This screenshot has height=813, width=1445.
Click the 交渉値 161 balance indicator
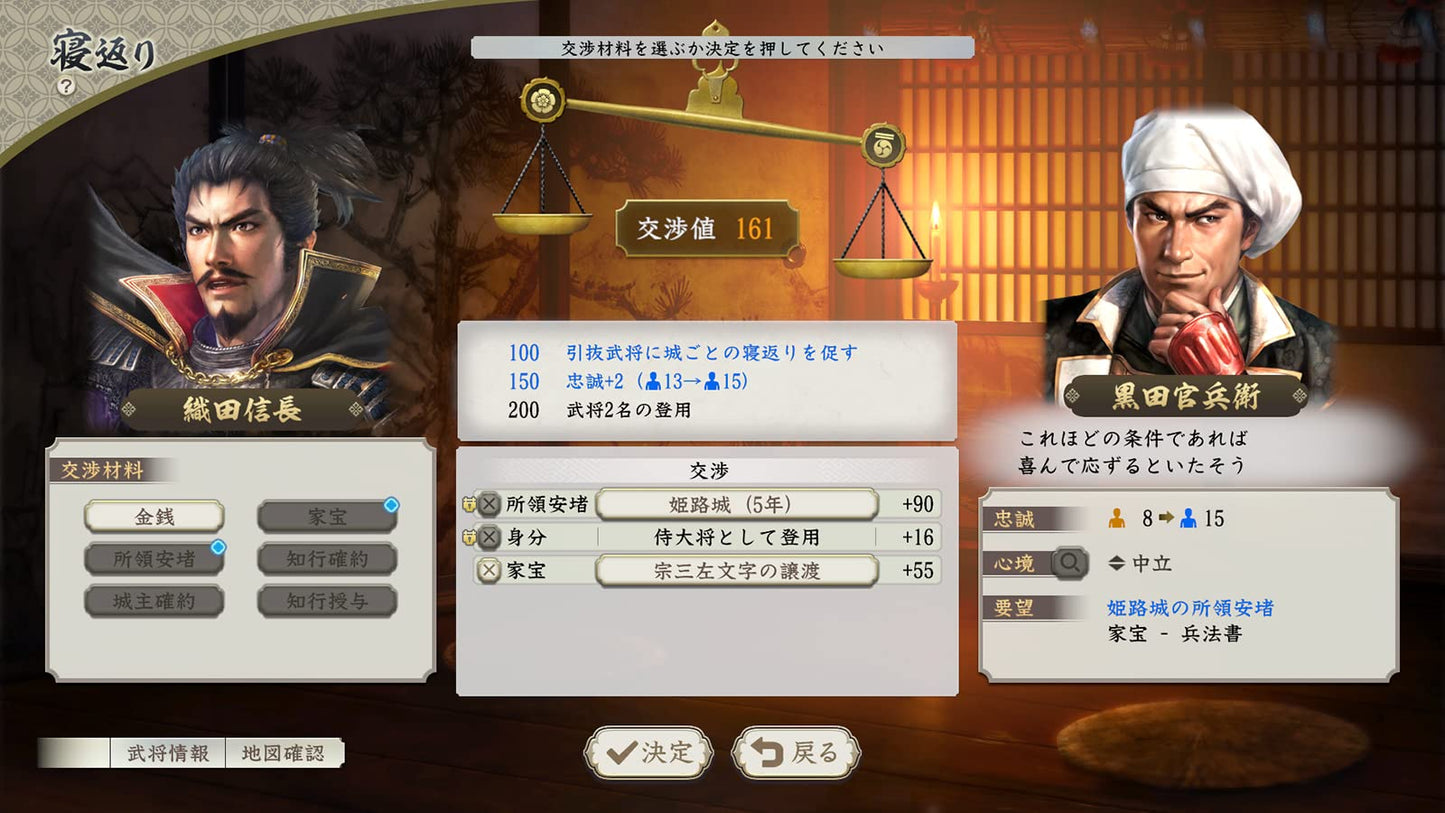(x=706, y=227)
